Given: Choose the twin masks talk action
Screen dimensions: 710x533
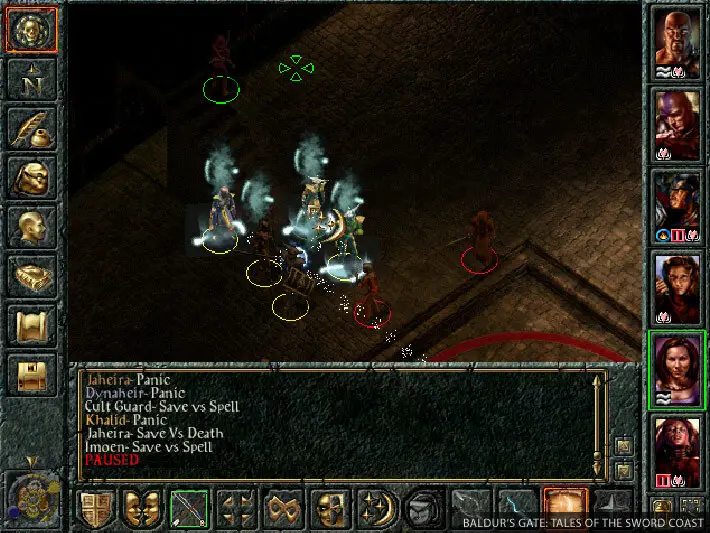Looking at the screenshot, I should (x=143, y=508).
